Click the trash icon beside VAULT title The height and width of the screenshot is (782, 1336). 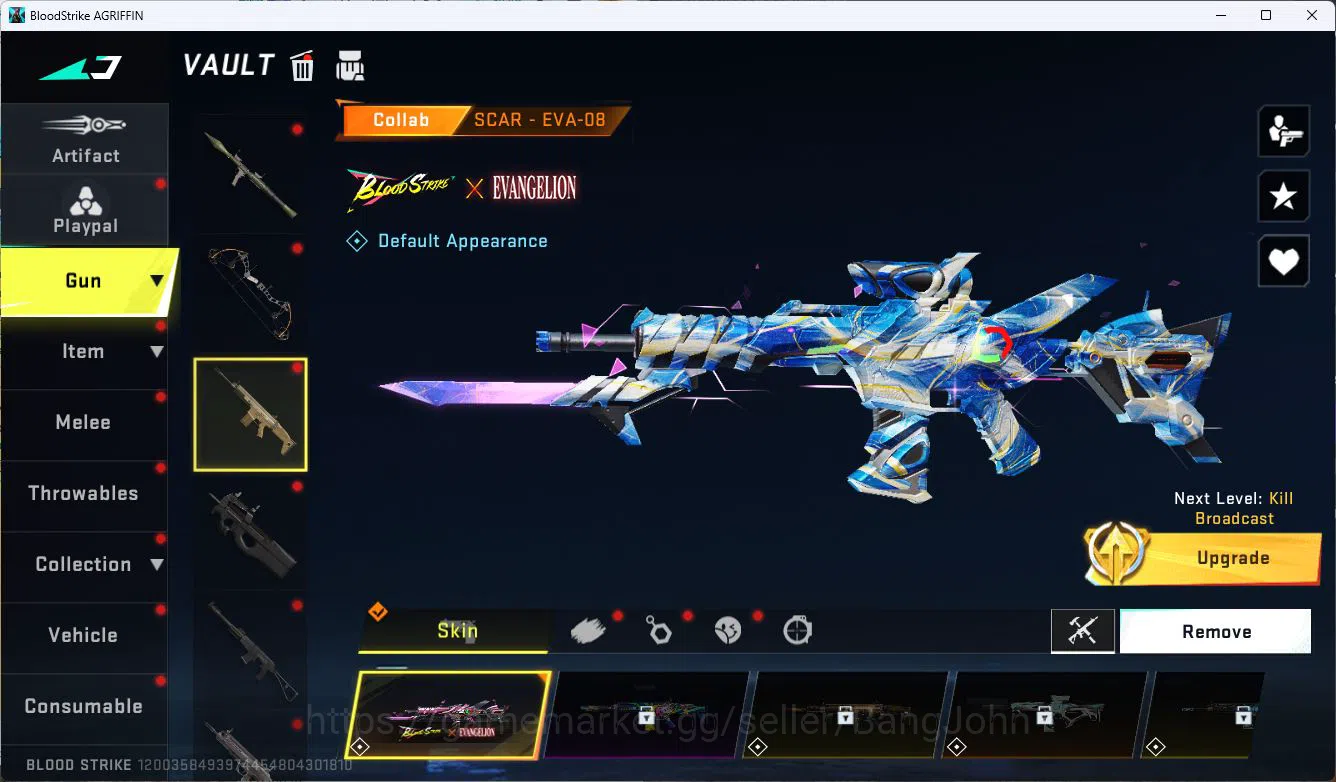point(302,65)
